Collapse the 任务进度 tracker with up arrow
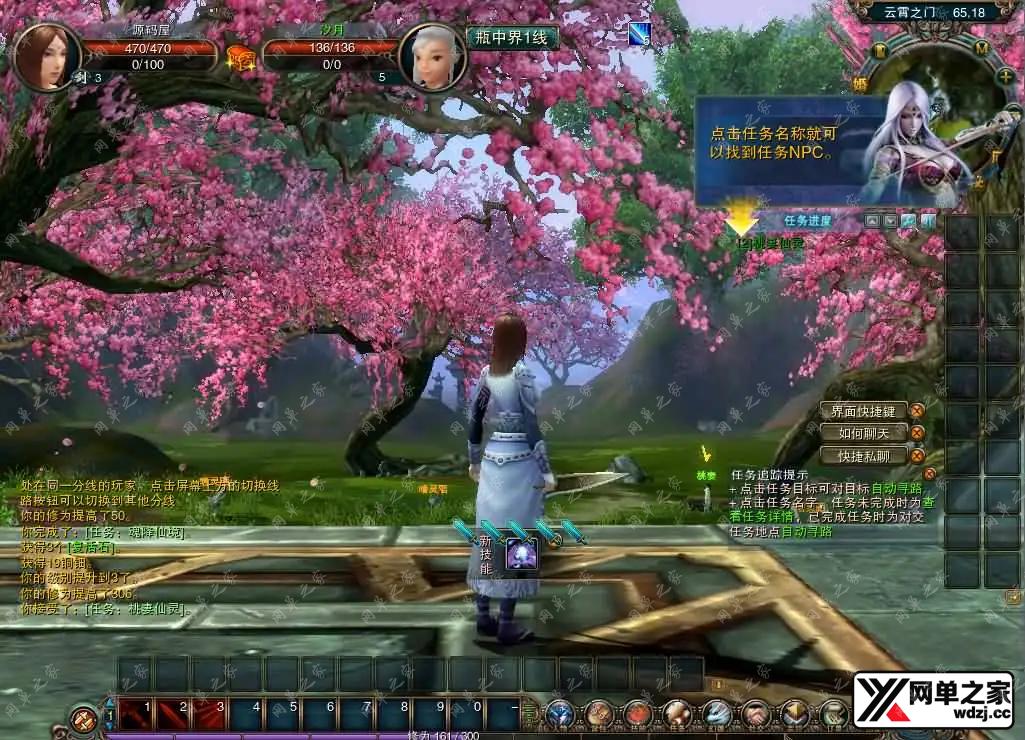 pyautogui.click(x=872, y=221)
